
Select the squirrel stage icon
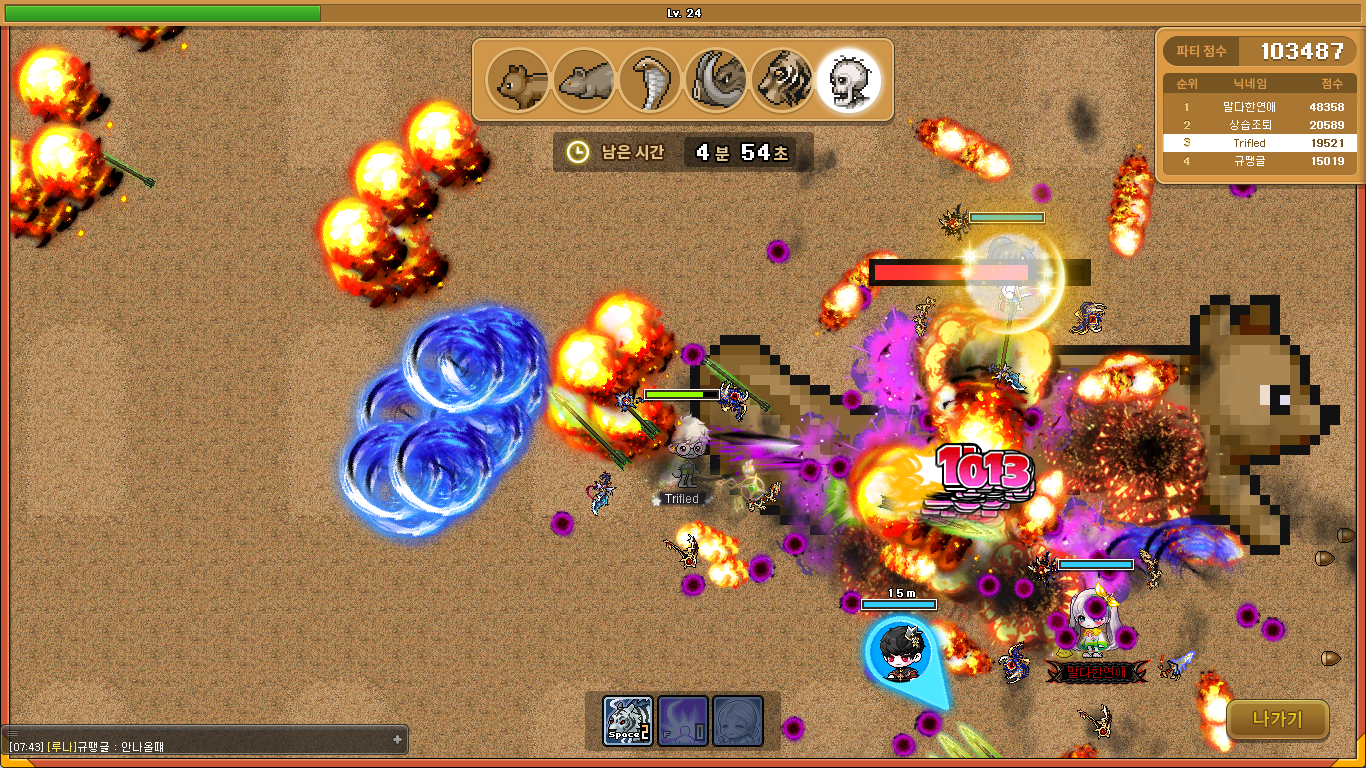pyautogui.click(x=517, y=81)
